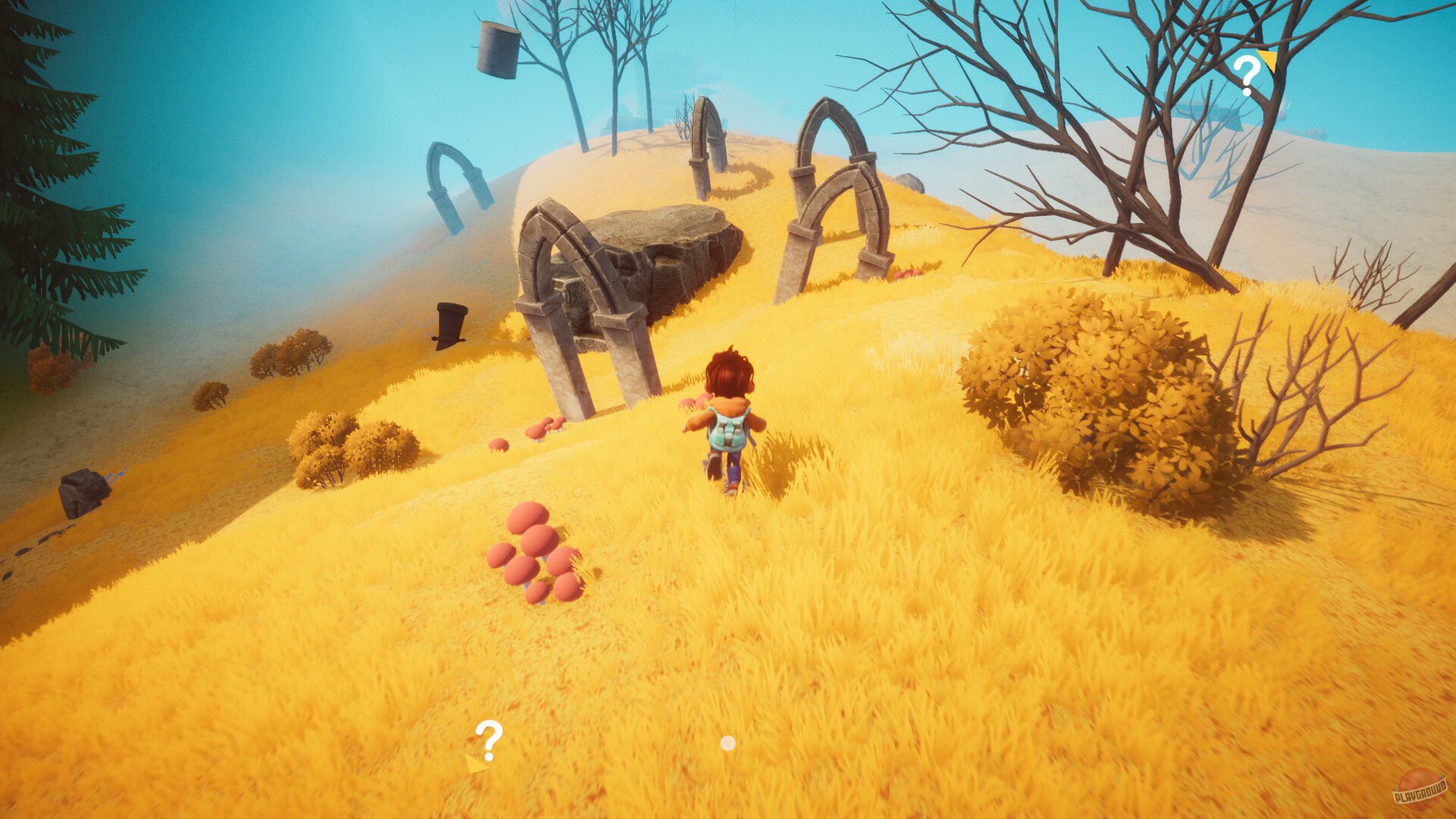Click the tall stone arch right of the boulder
Image resolution: width=1456 pixels, height=819 pixels.
(834, 190)
